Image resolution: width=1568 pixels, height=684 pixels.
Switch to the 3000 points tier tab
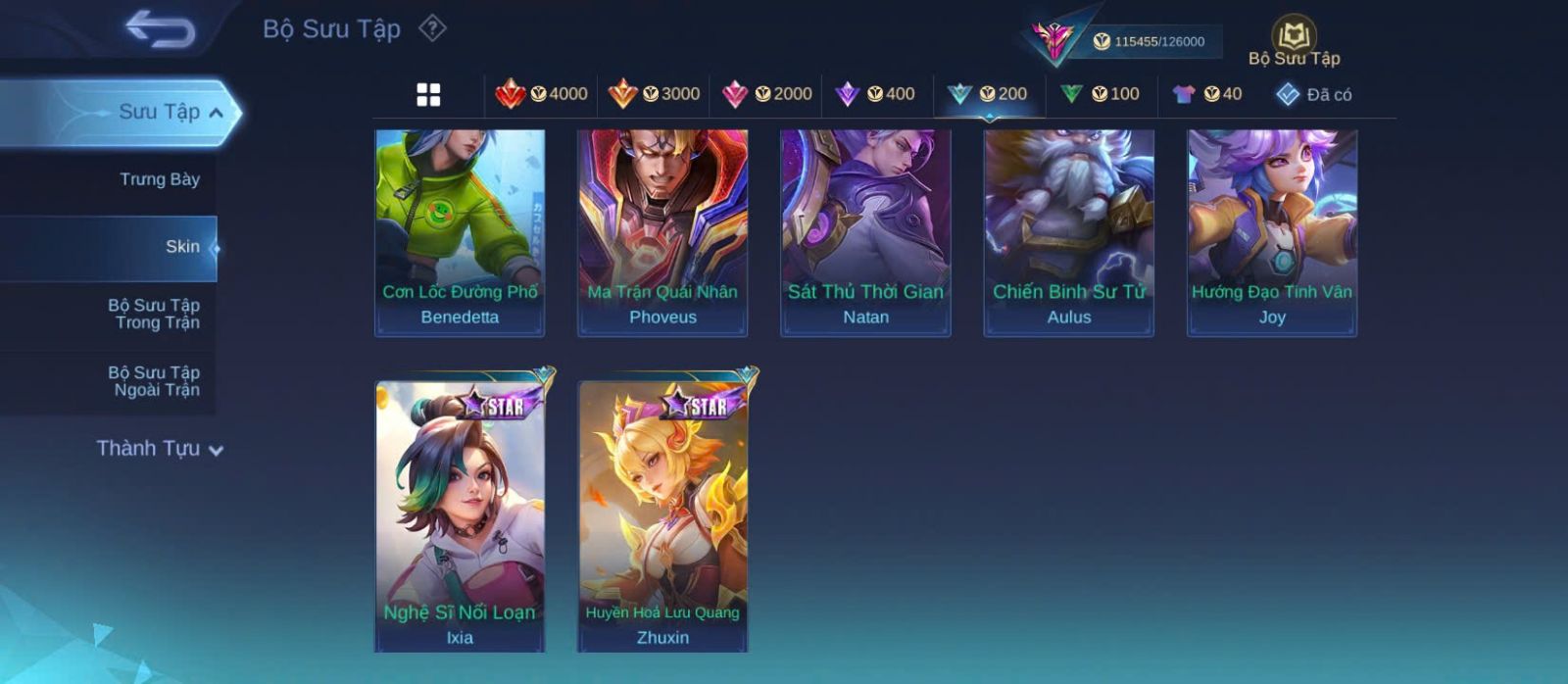[x=654, y=94]
